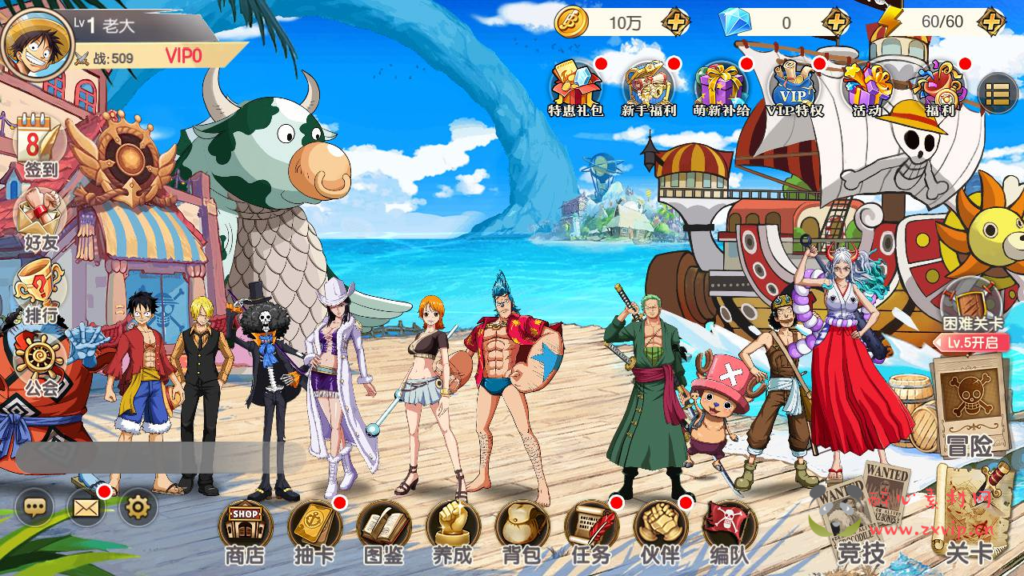Screen dimensions: 1024x576
Task: Open the mail envelope inbox
Action: coord(87,508)
